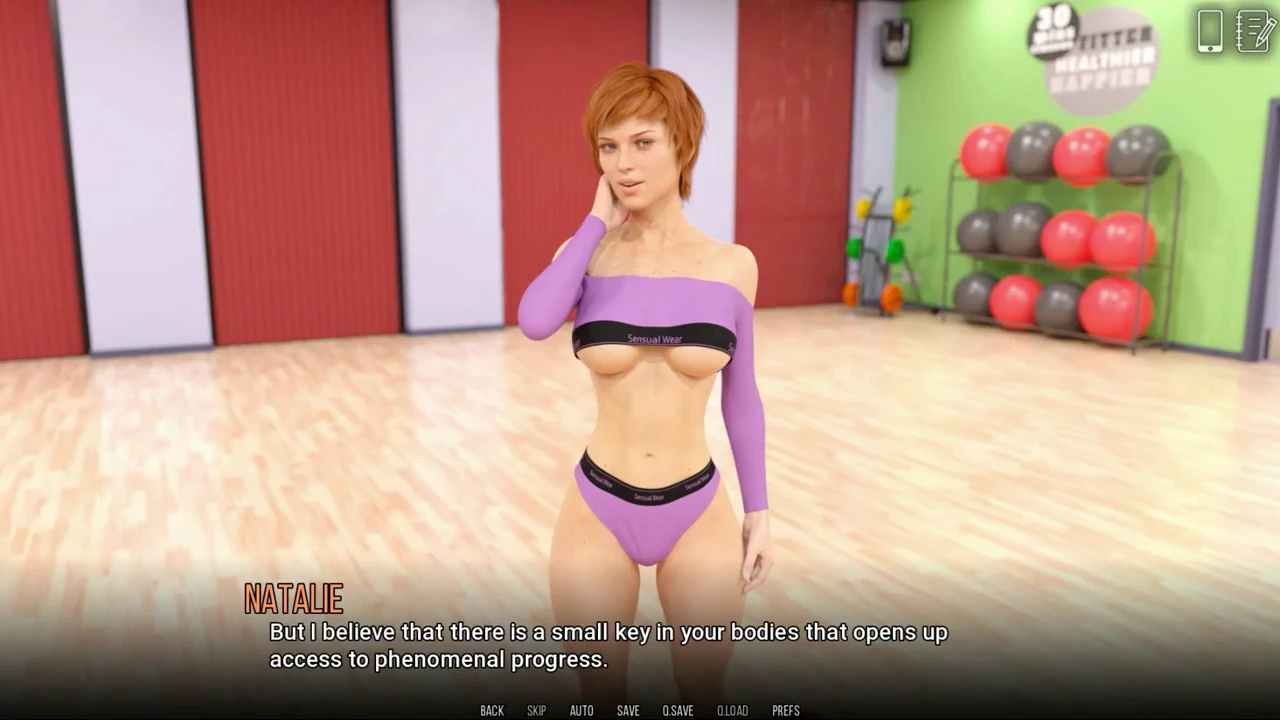Viewport: 1280px width, 720px height.
Task: Activate Skip in the quick menu
Action: pos(536,711)
